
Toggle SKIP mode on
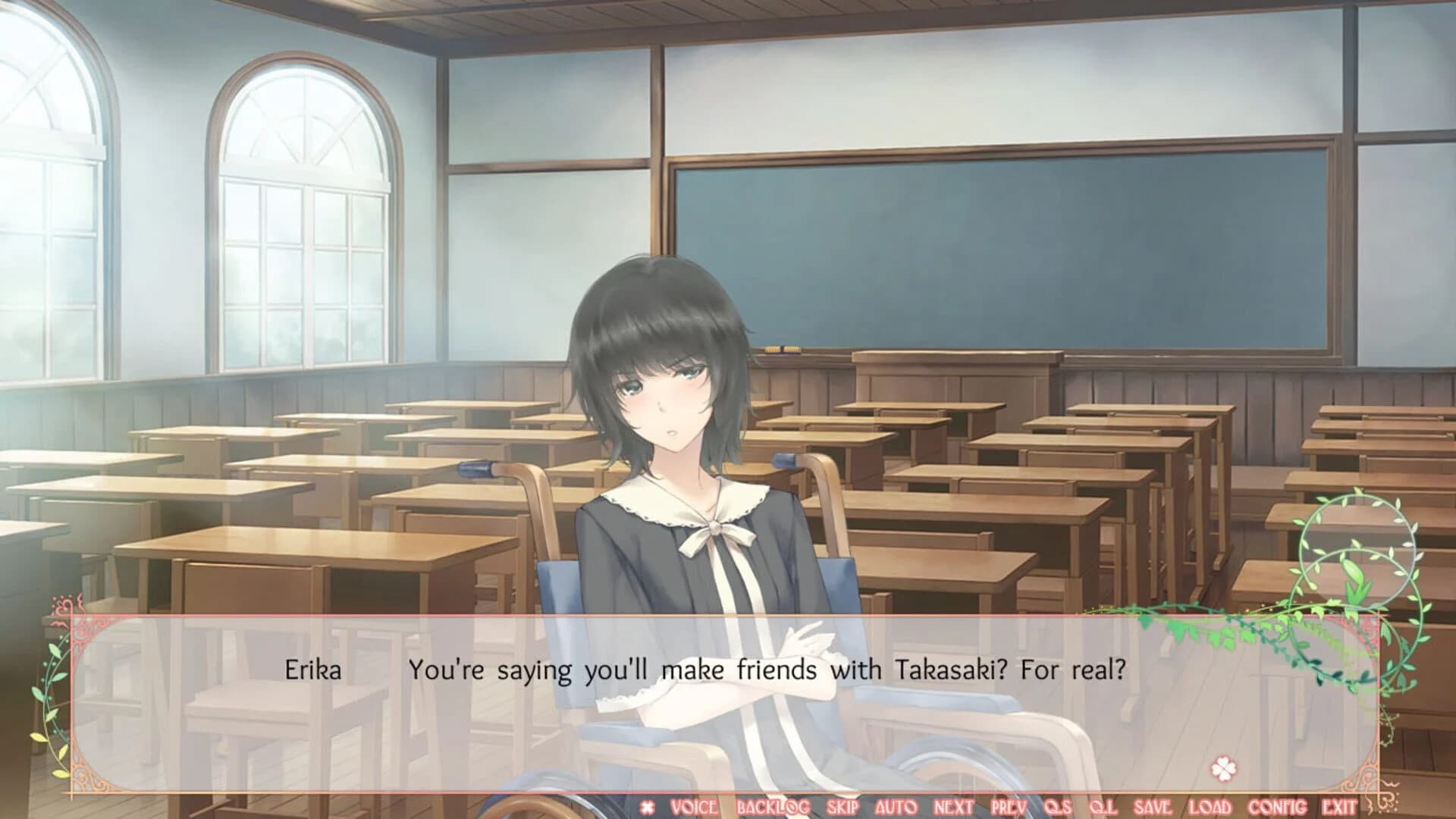pos(843,806)
